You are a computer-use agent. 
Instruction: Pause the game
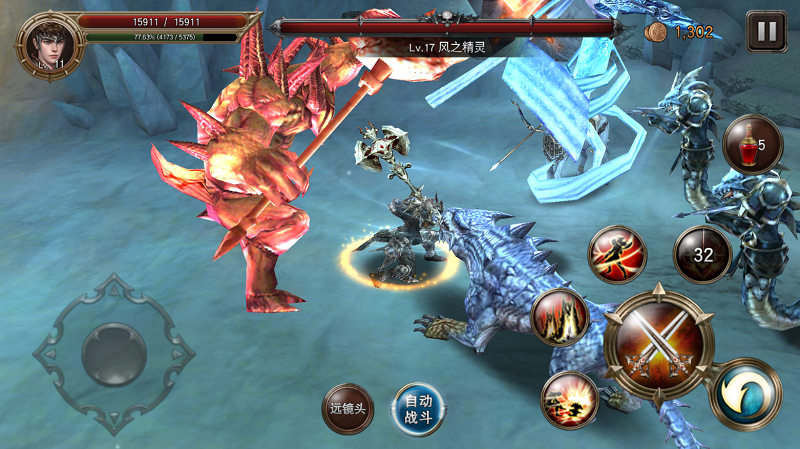(x=766, y=31)
